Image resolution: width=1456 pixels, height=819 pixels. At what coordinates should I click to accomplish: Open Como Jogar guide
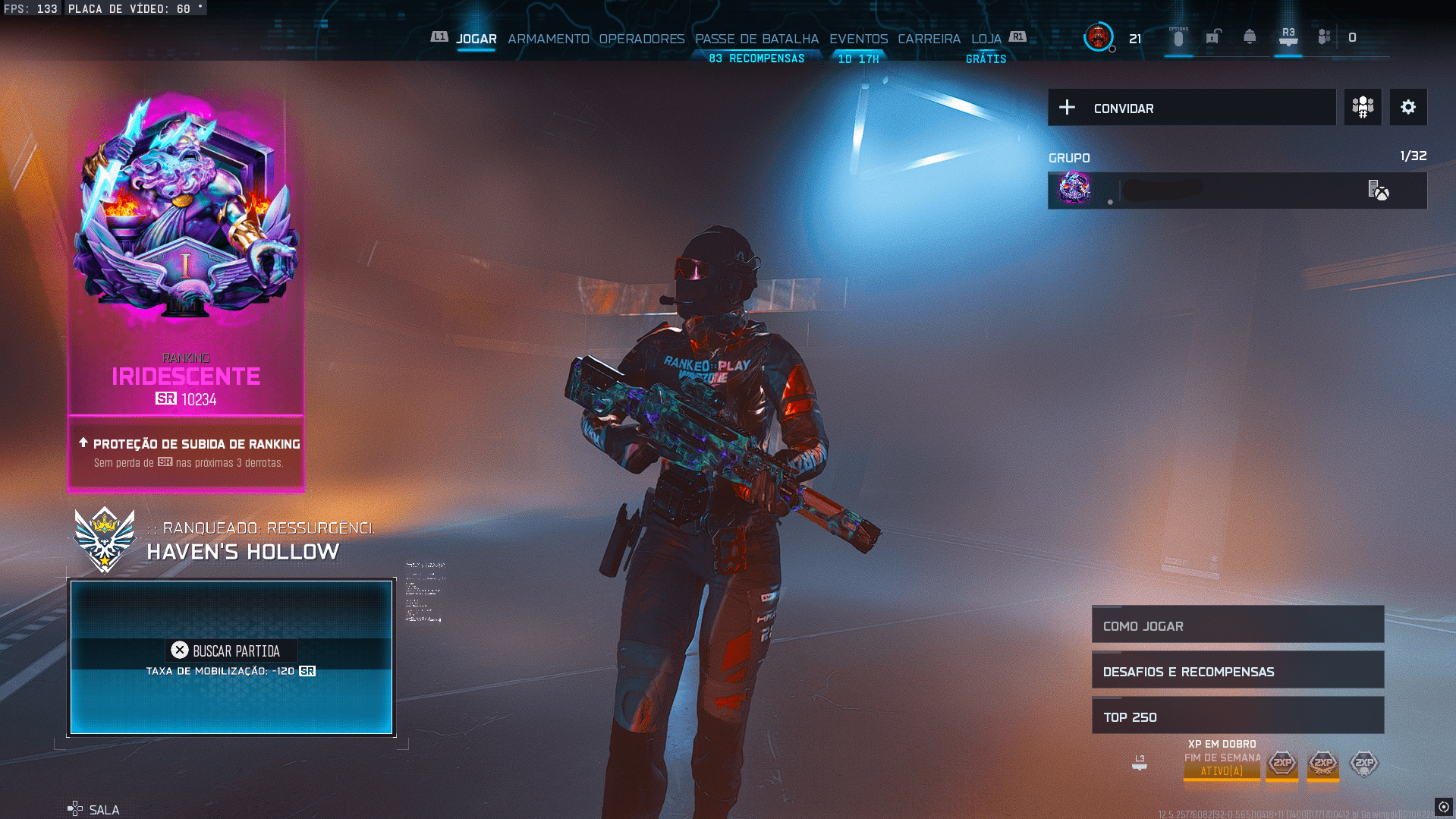pyautogui.click(x=1237, y=625)
